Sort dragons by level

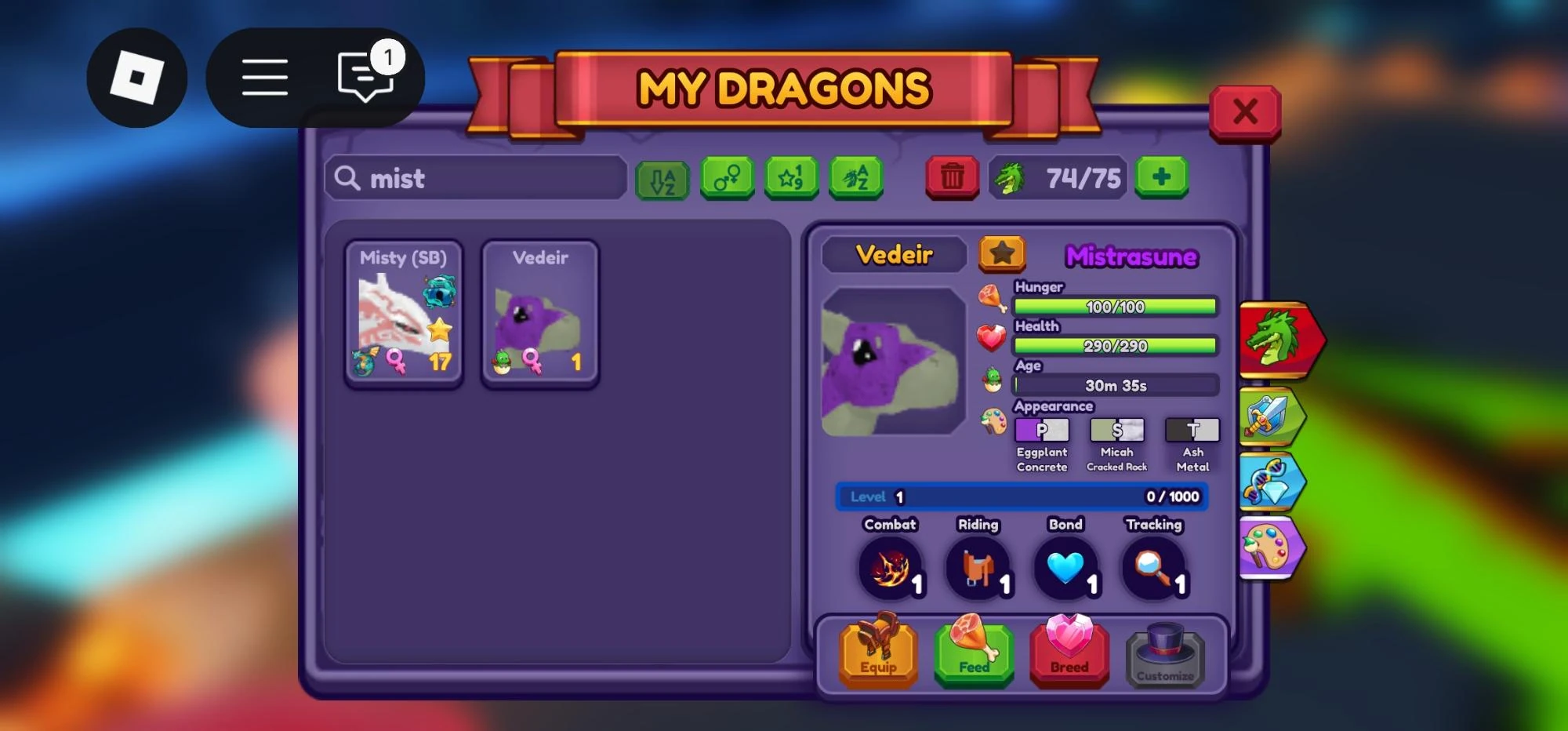pos(791,178)
